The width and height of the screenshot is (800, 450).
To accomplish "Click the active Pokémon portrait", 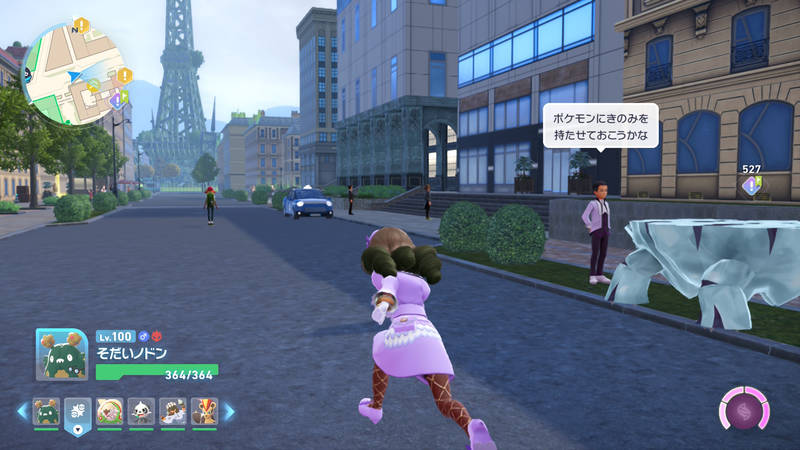I will pos(62,355).
